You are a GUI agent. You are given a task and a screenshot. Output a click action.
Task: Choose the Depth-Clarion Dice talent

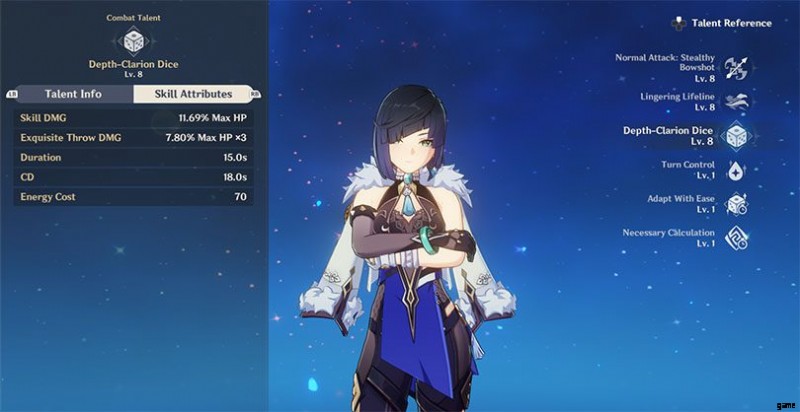click(735, 135)
